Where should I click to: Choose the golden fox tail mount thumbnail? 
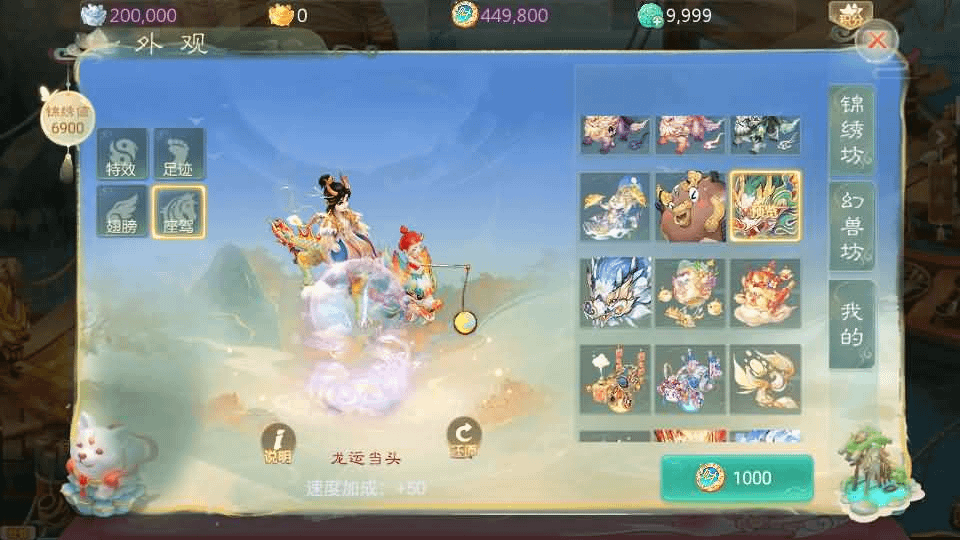(x=765, y=379)
